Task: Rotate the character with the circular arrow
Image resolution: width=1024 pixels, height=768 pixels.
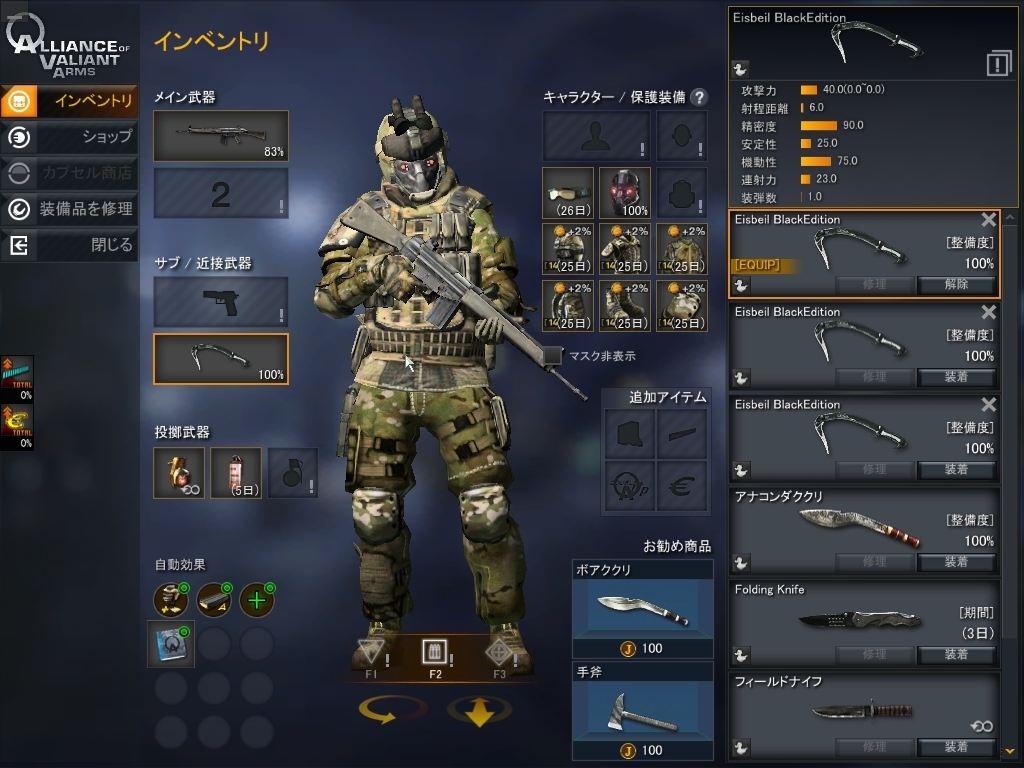Action: [386, 710]
